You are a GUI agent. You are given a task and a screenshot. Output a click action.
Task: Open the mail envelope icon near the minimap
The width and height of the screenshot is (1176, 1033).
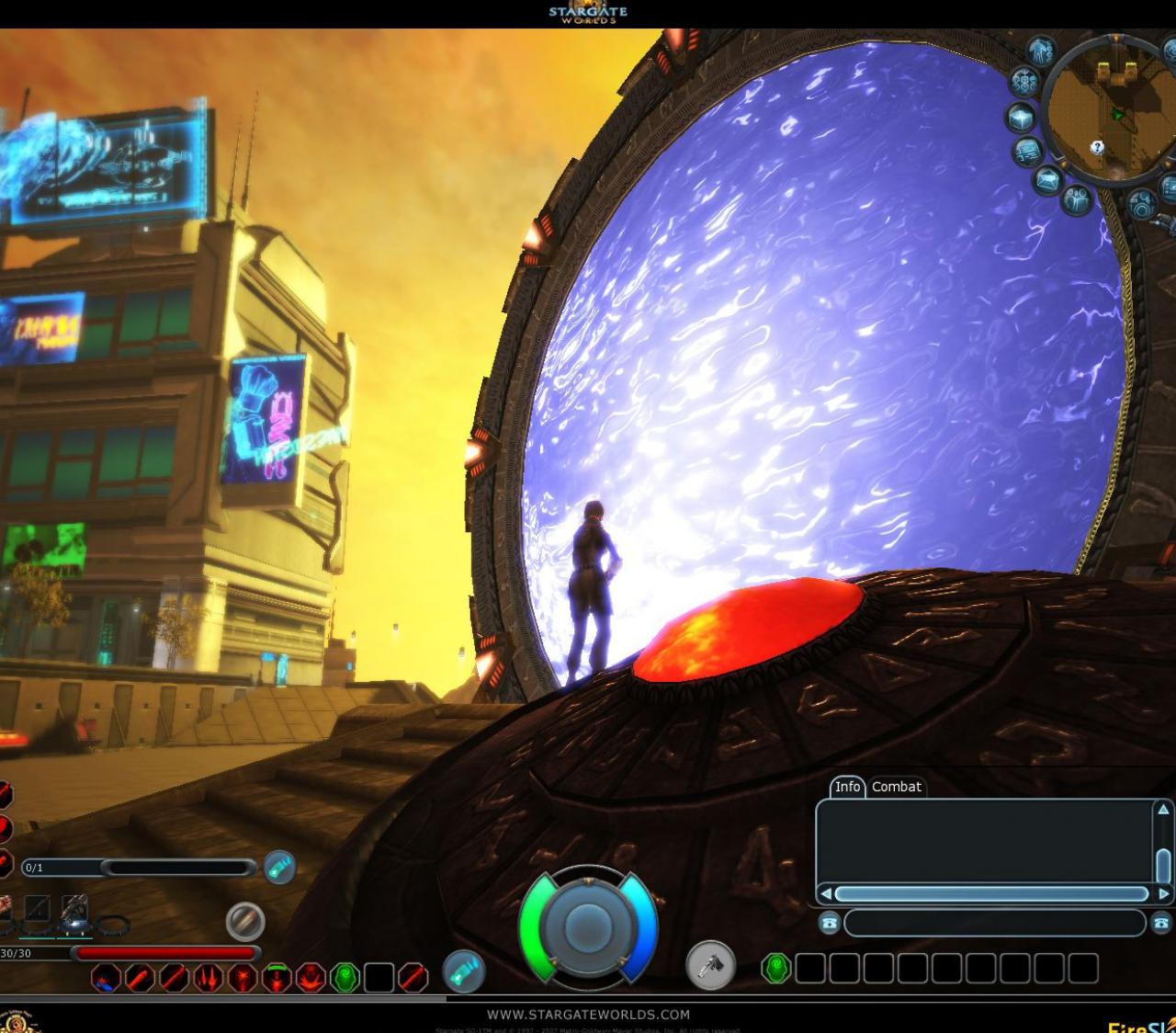(x=1050, y=178)
